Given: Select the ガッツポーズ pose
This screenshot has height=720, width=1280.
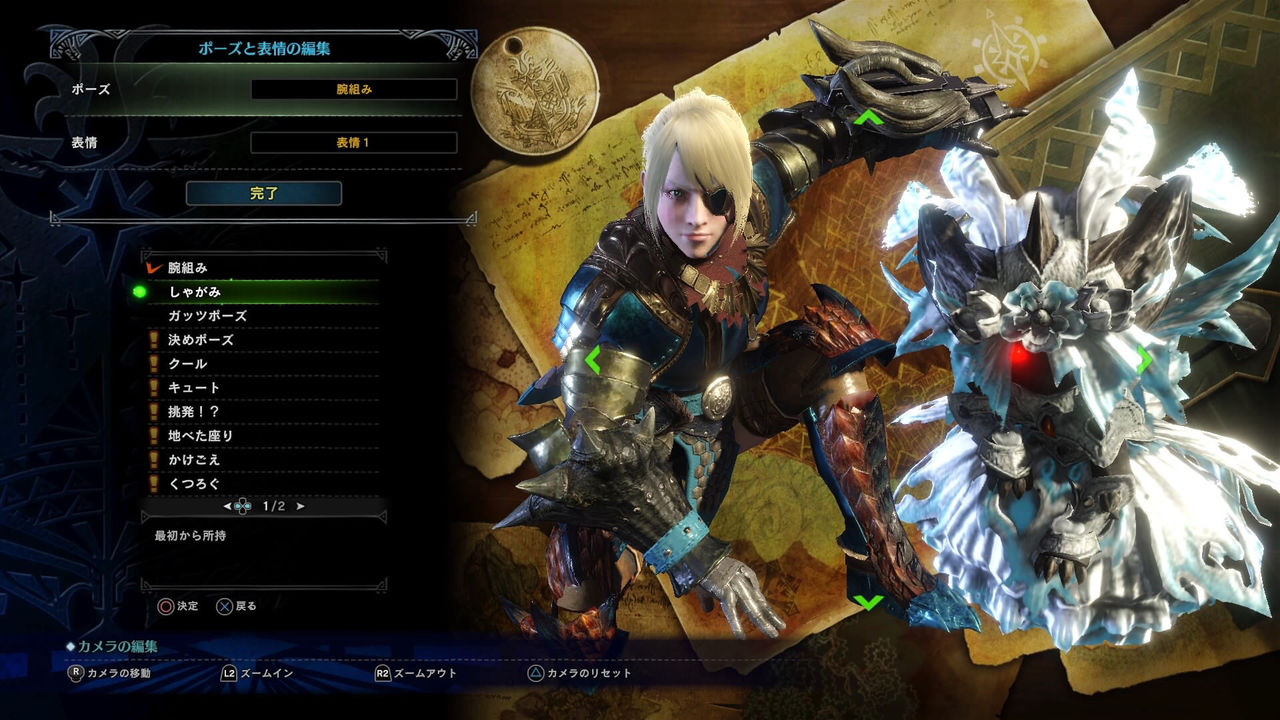Looking at the screenshot, I should point(262,316).
